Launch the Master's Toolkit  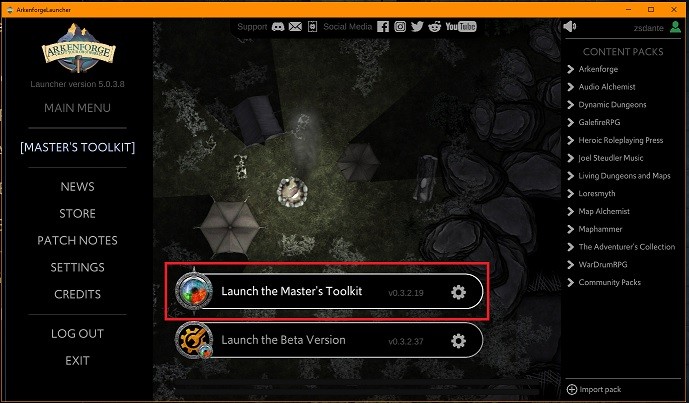290,291
